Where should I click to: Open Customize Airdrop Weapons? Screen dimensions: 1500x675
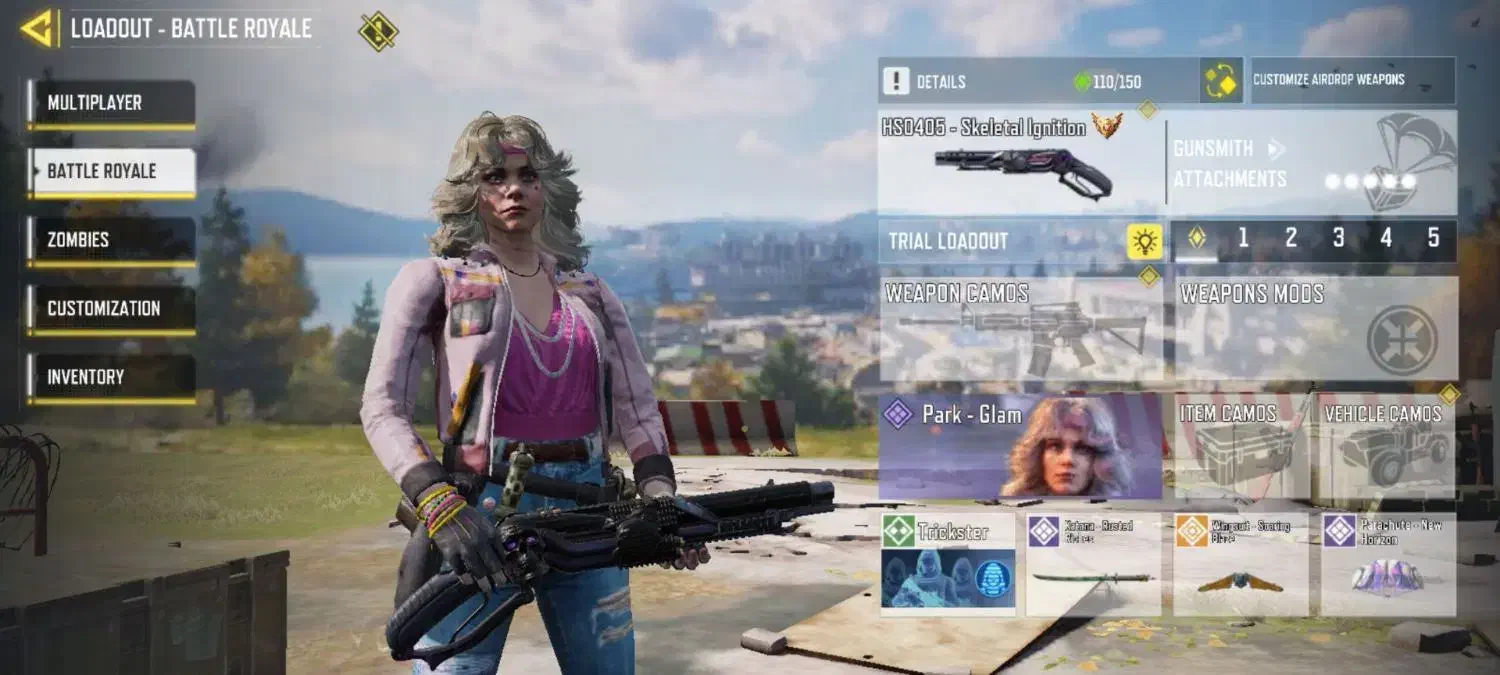[1352, 81]
